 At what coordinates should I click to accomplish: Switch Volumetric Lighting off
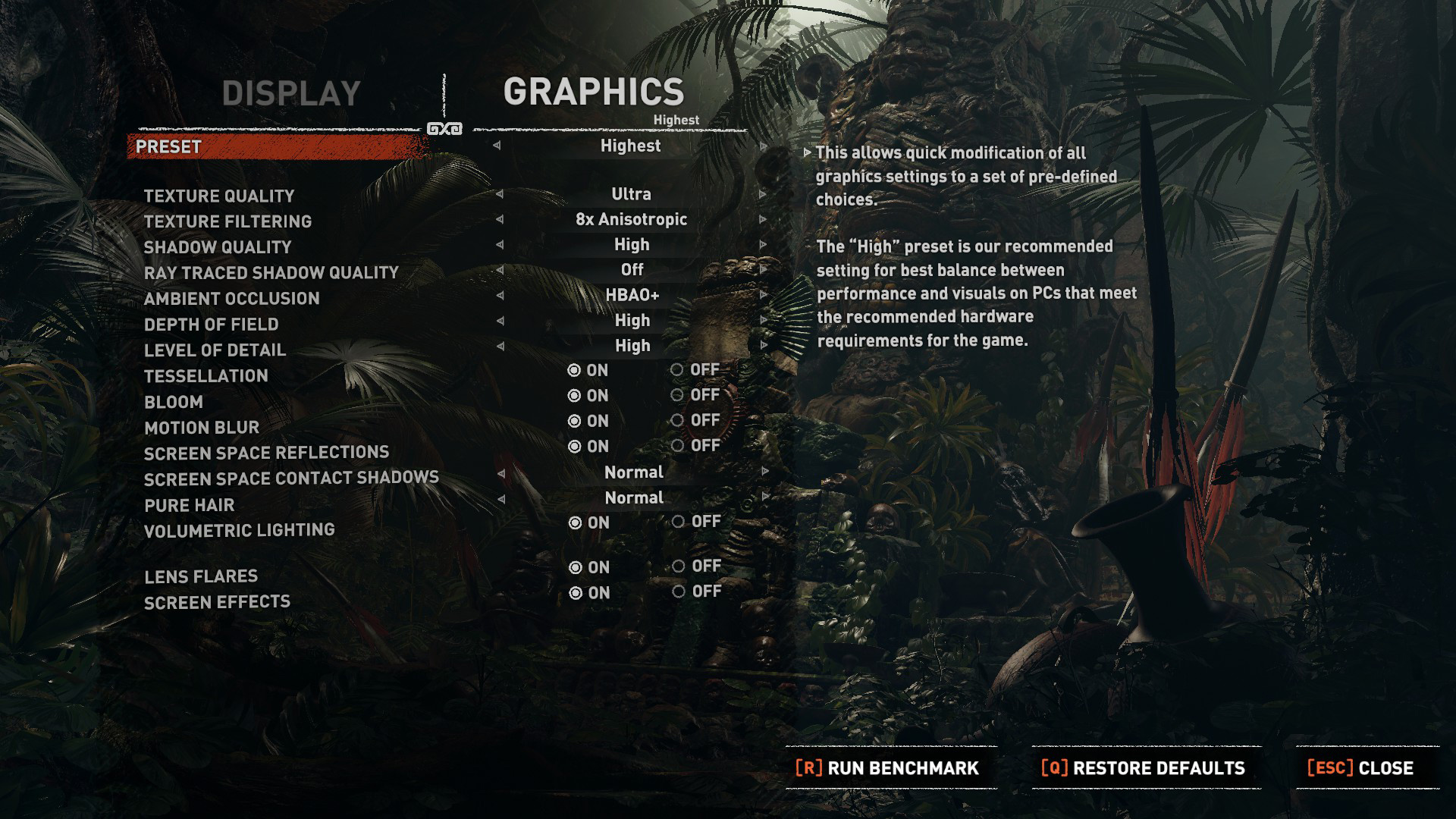pyautogui.click(x=678, y=522)
